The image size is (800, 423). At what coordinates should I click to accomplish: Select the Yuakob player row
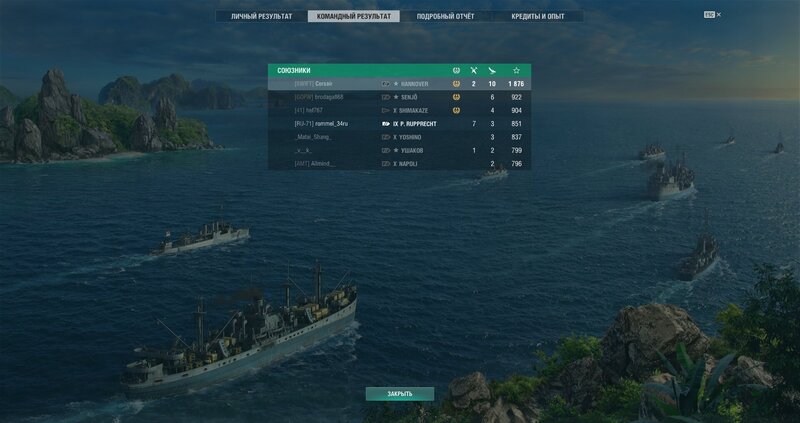(399, 150)
